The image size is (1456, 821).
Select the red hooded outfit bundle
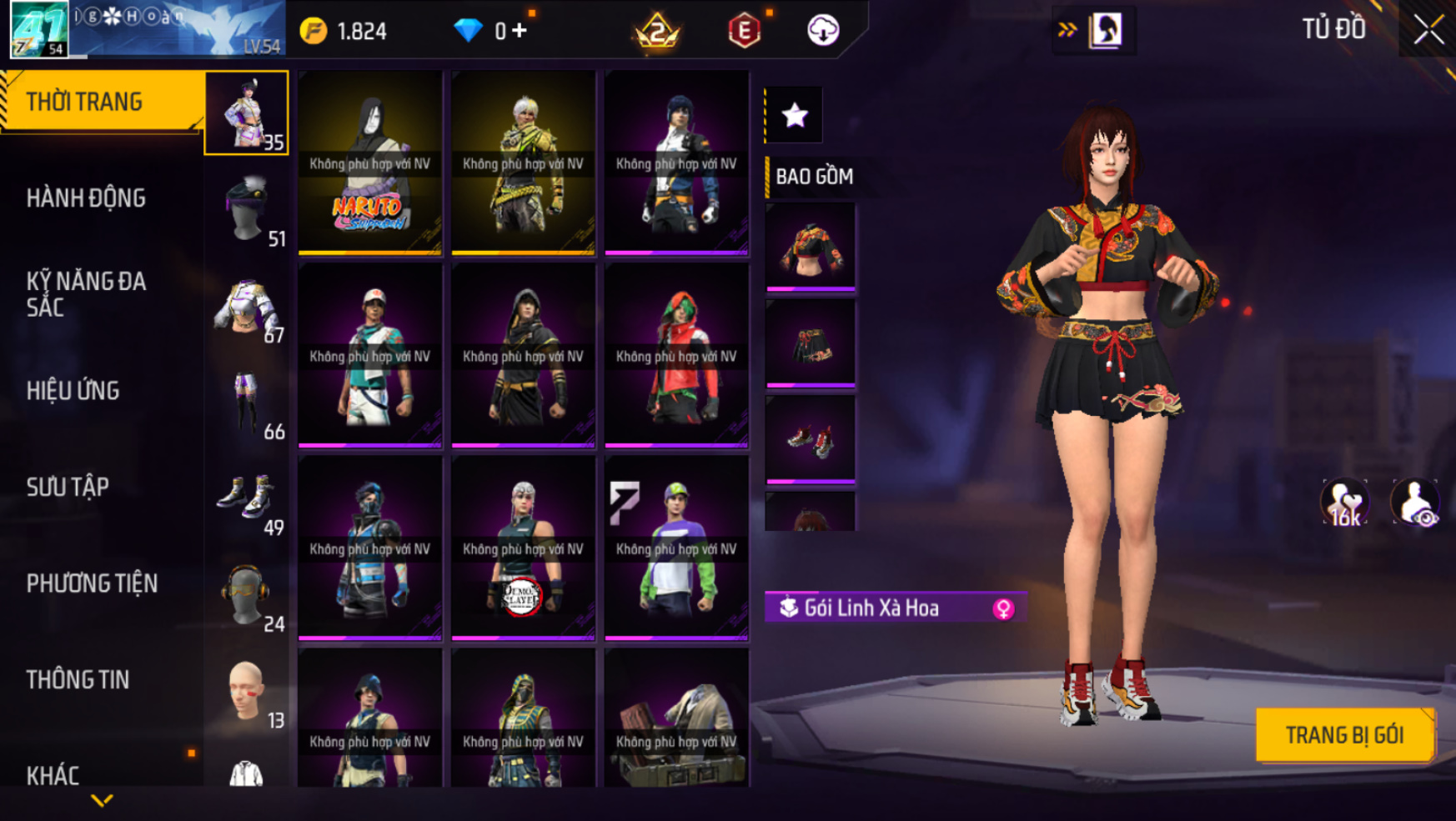[676, 356]
